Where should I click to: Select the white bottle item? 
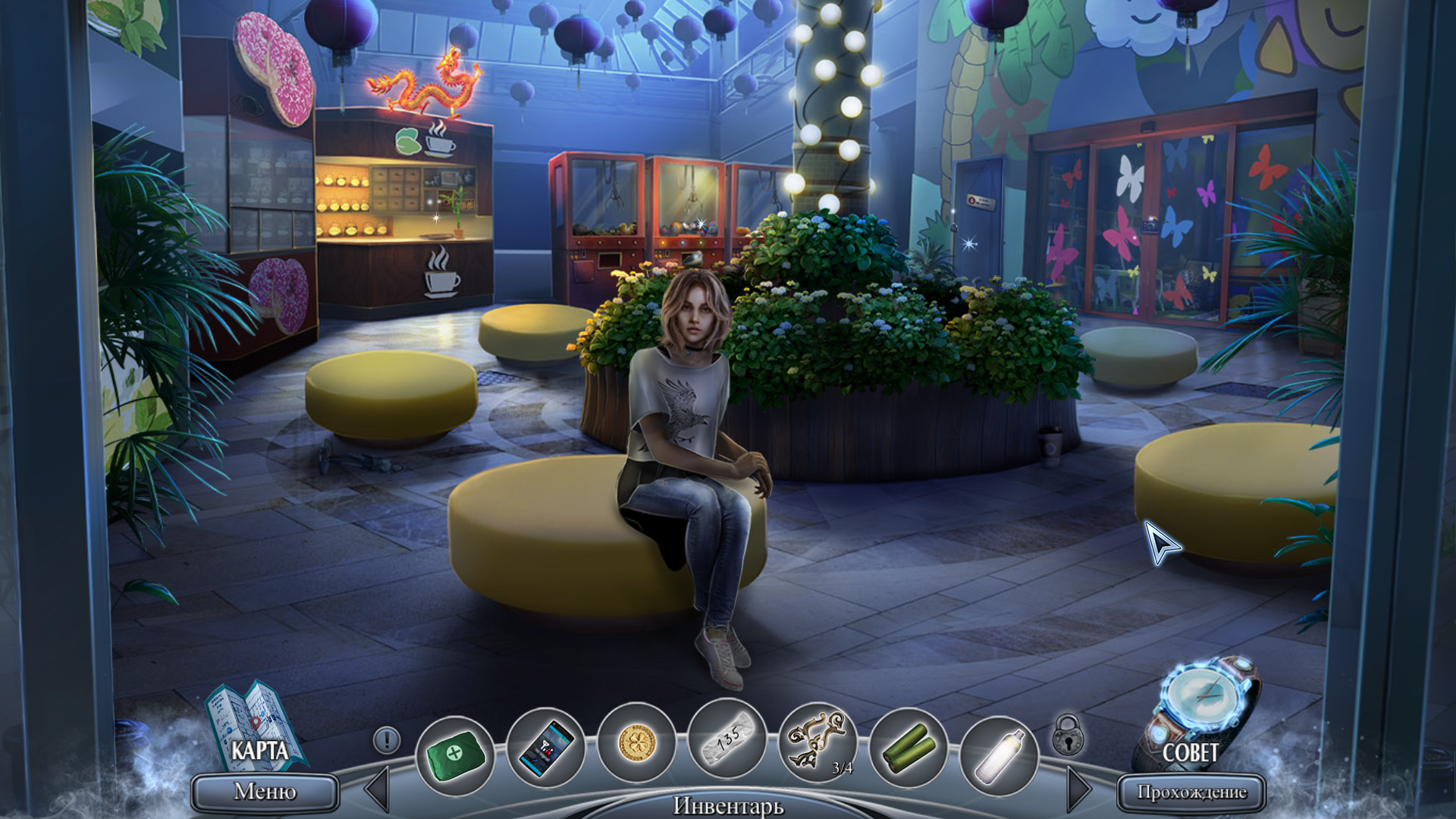click(998, 755)
